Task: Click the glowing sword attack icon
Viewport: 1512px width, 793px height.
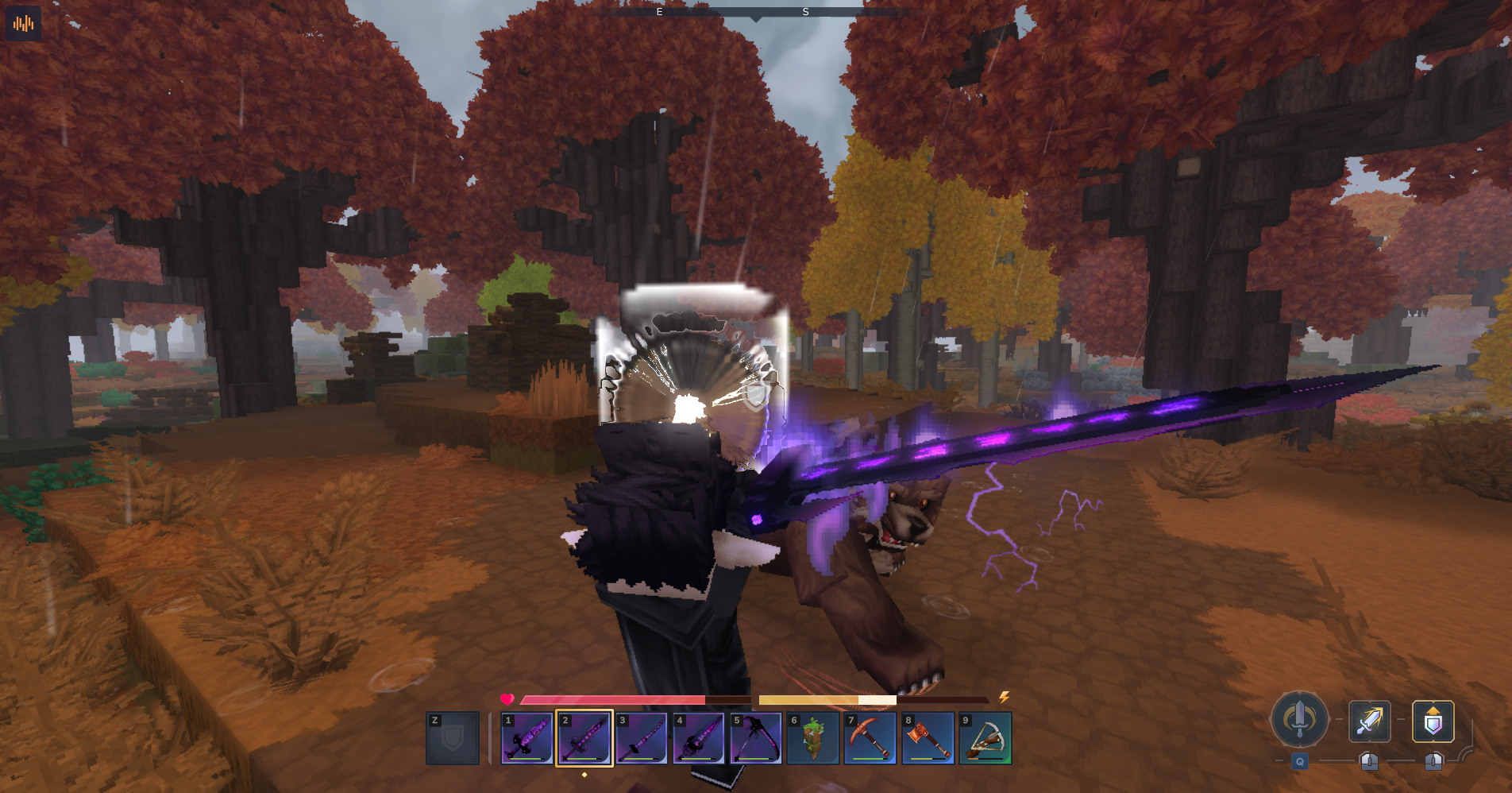Action: 1369,721
